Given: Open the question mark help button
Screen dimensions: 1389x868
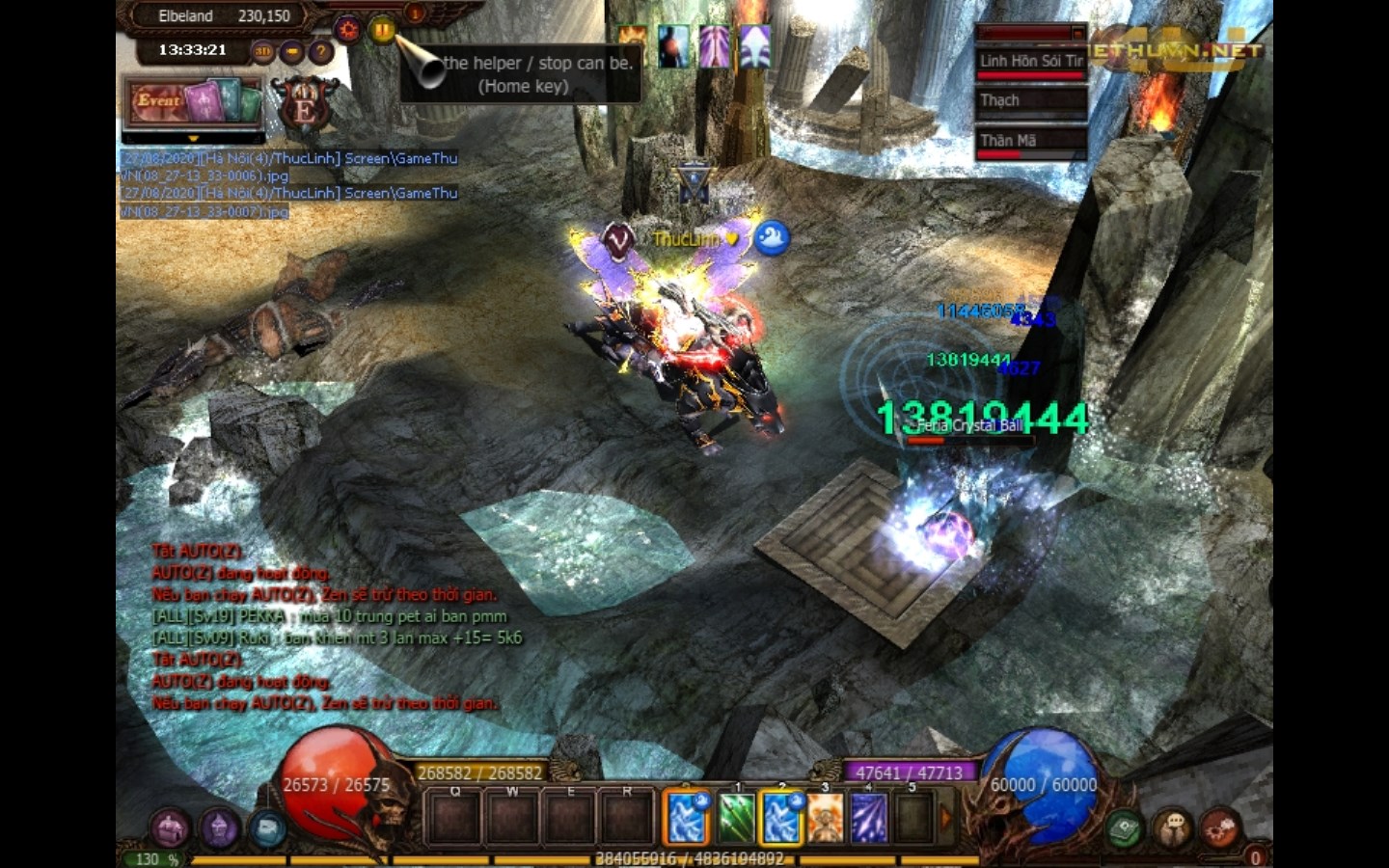Looking at the screenshot, I should (320, 52).
